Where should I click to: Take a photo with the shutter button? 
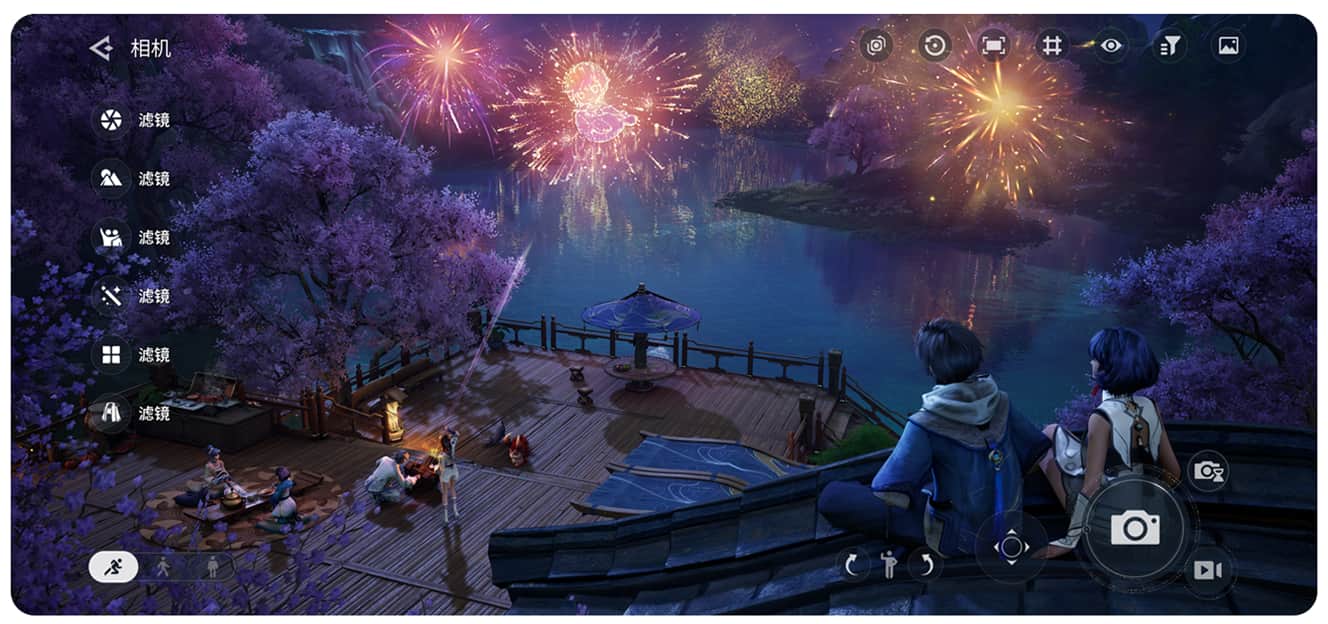click(x=1135, y=528)
